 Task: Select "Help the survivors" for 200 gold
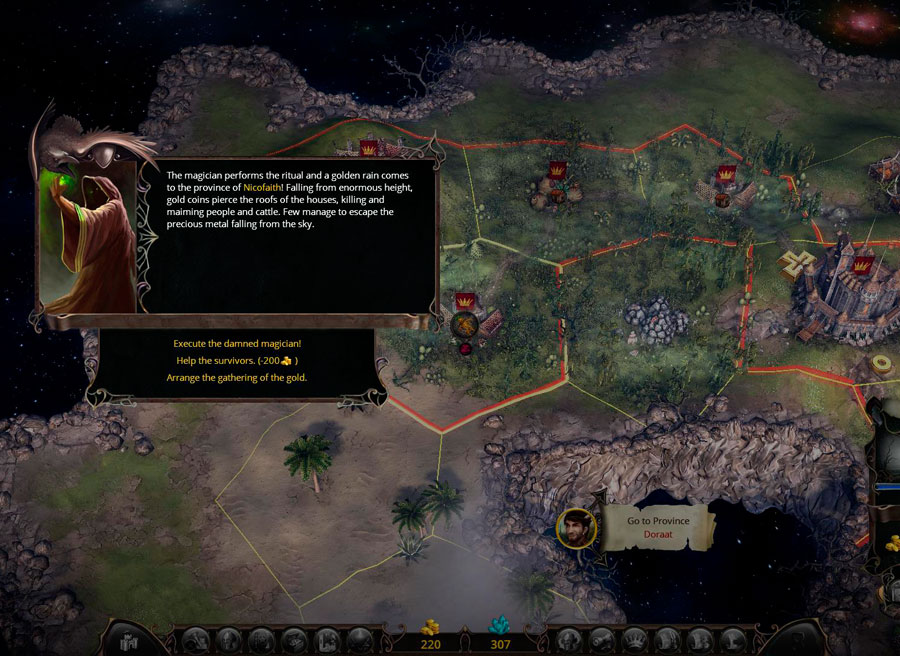click(236, 360)
